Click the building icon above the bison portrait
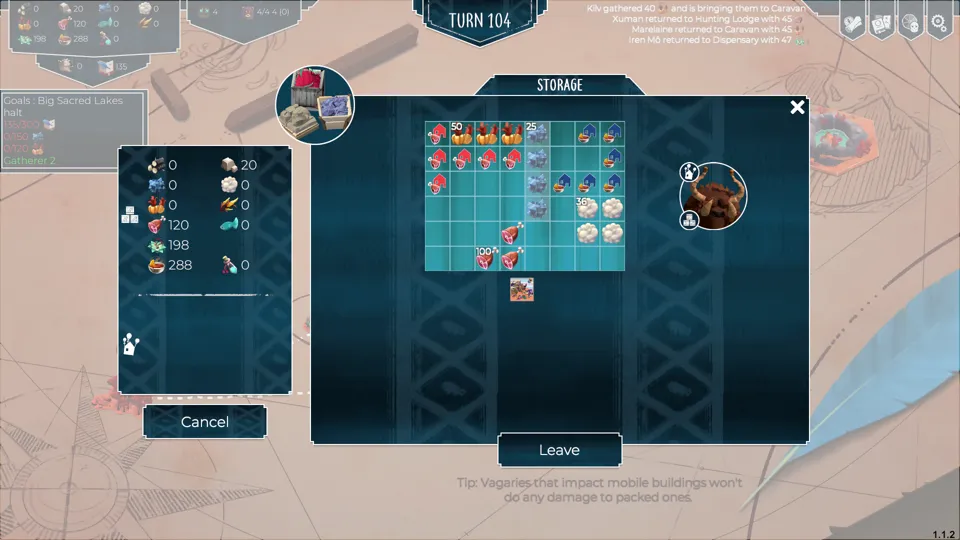 (x=689, y=172)
